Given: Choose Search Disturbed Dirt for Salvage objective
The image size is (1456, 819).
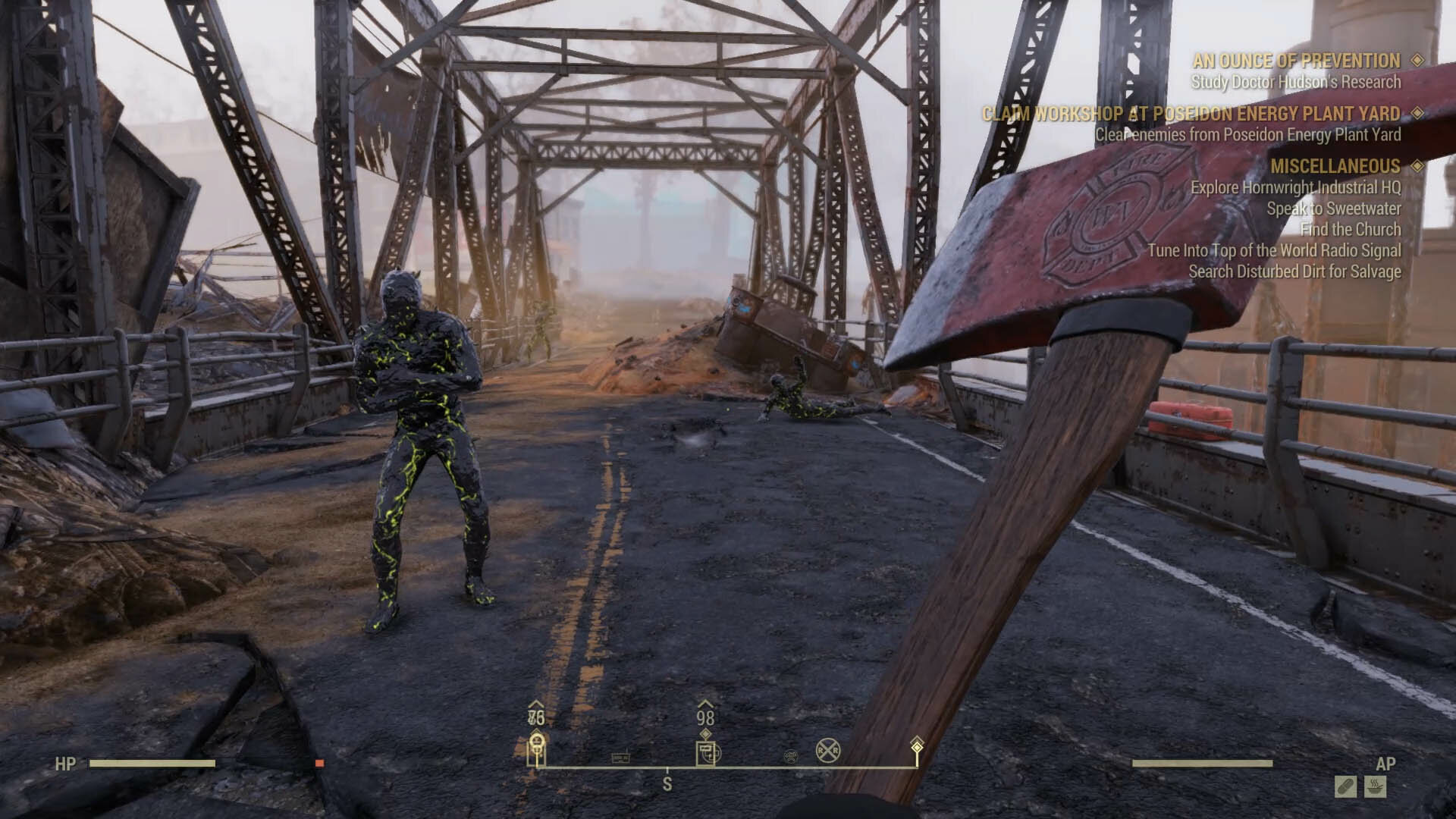Looking at the screenshot, I should point(1294,271).
